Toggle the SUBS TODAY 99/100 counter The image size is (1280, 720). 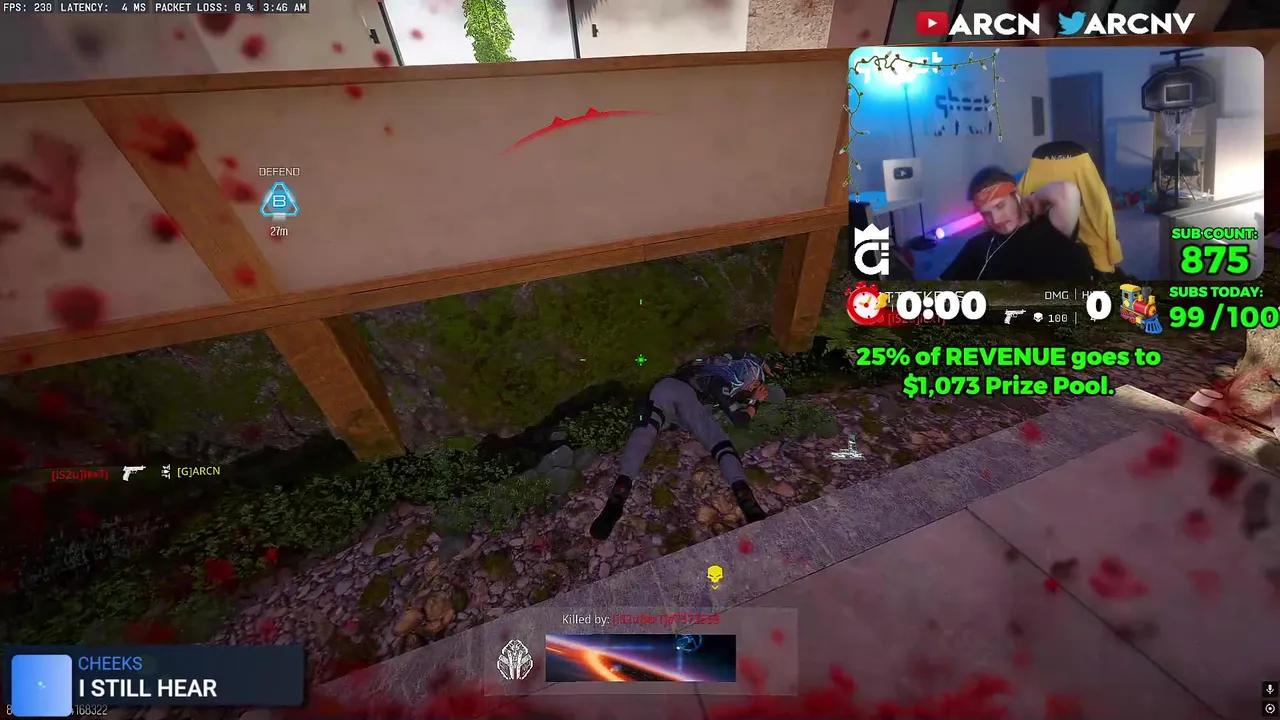1220,310
